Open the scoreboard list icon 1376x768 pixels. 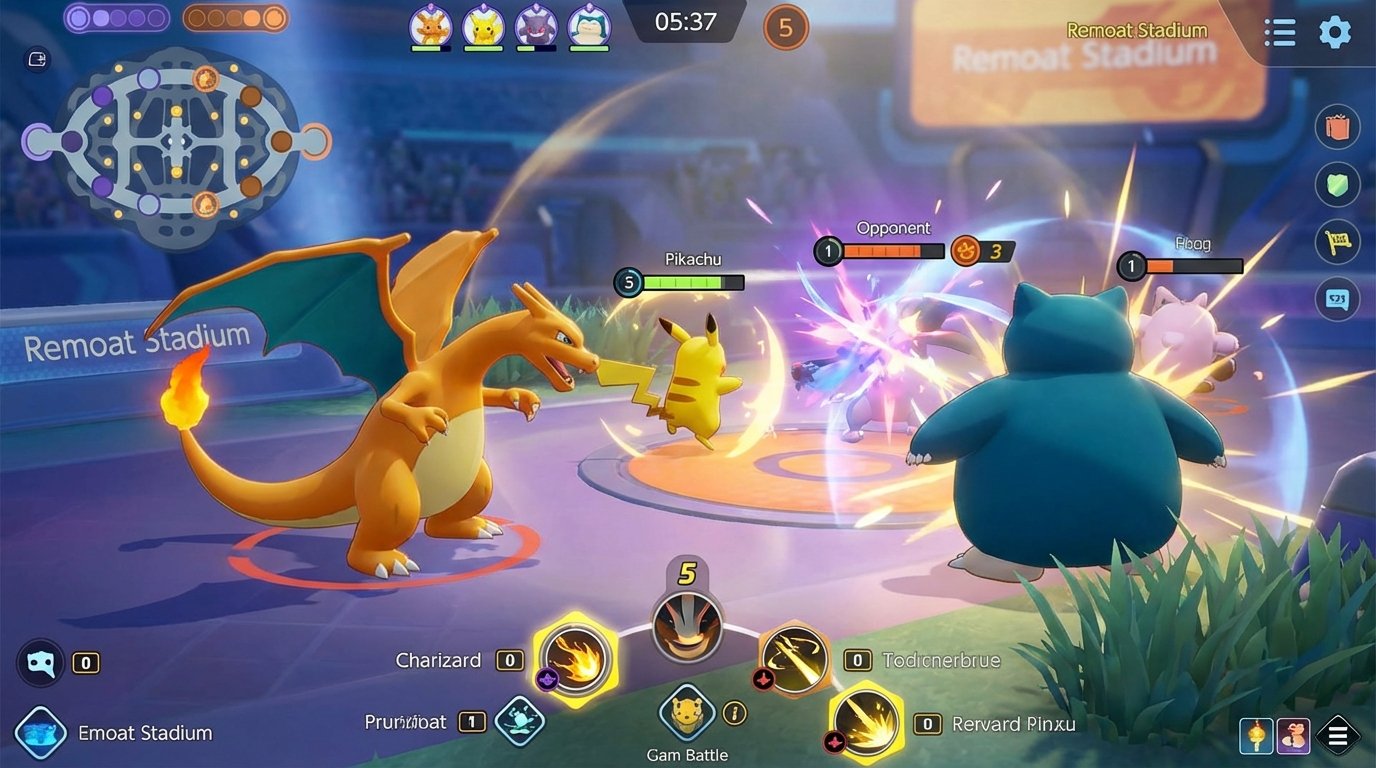pos(1279,32)
